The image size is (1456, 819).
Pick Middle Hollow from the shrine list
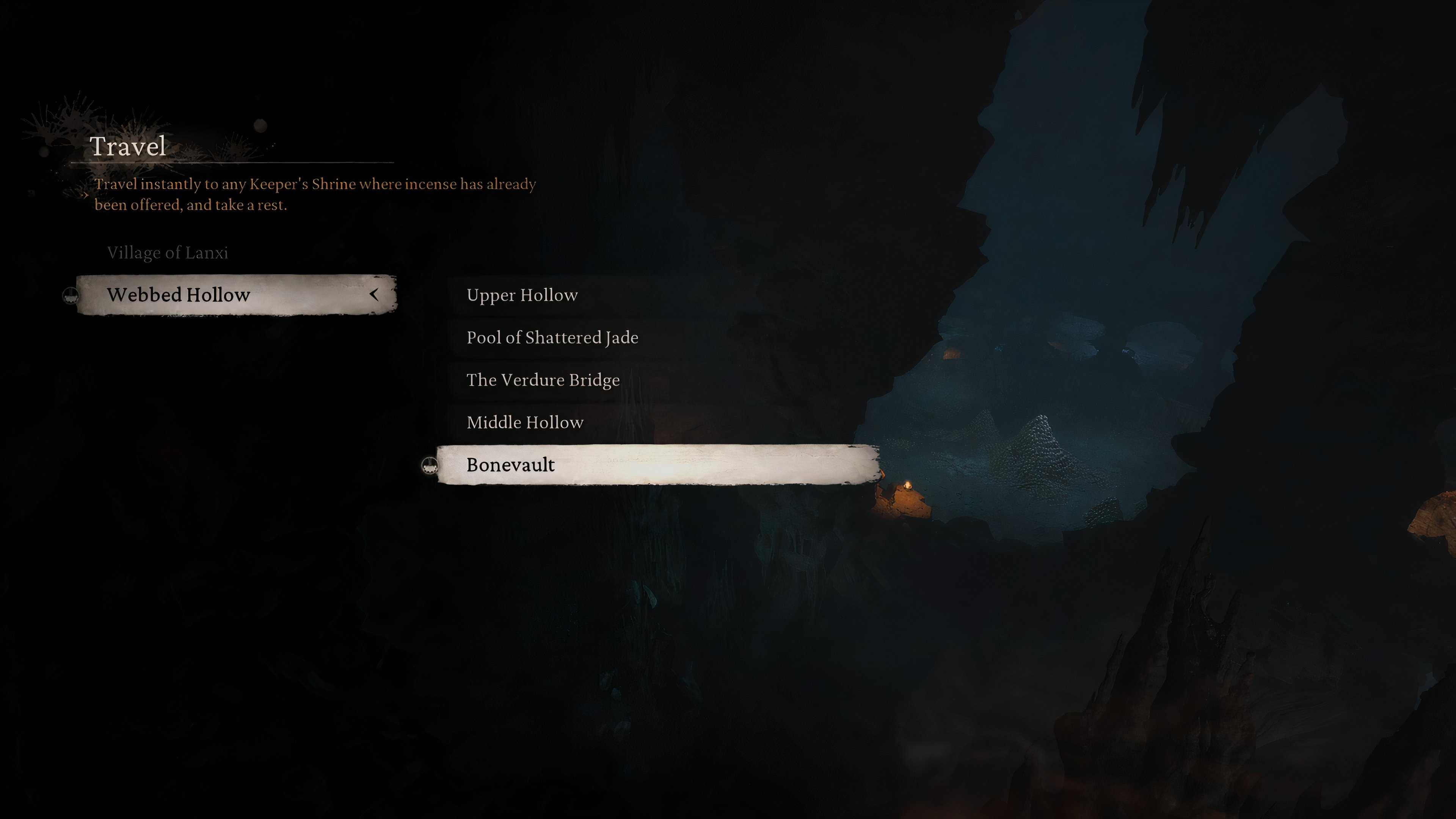(x=524, y=422)
